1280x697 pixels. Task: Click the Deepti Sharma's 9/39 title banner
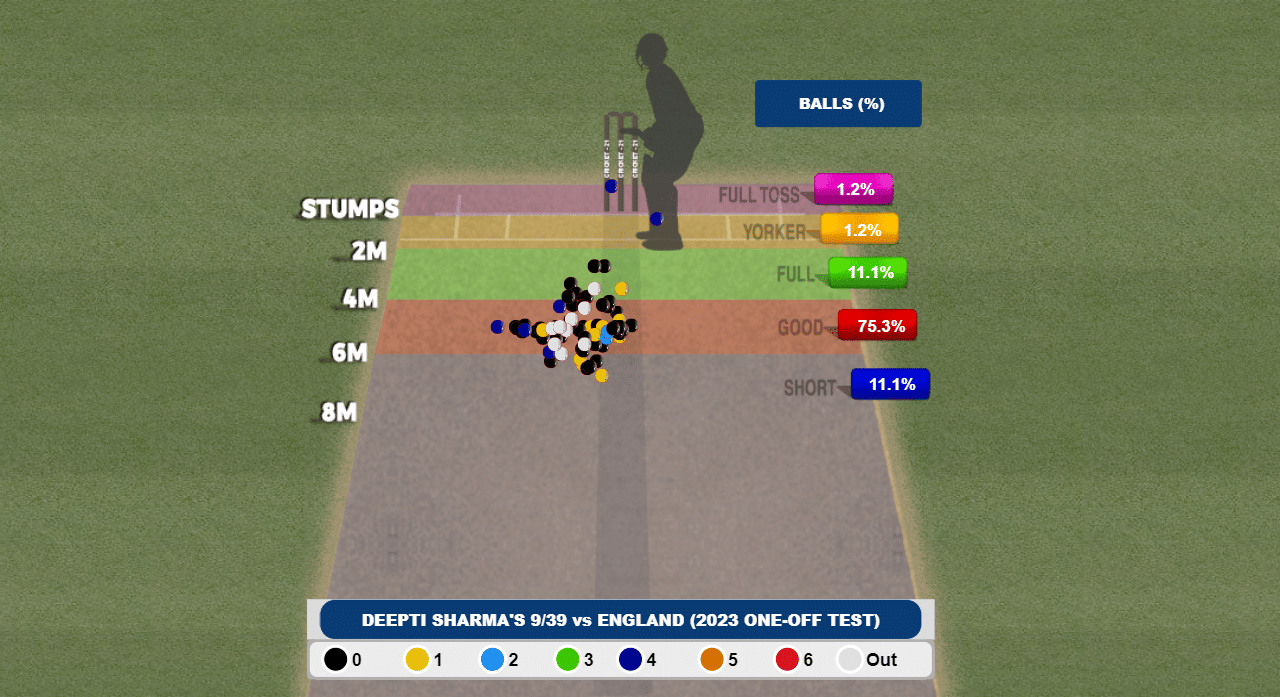click(620, 620)
